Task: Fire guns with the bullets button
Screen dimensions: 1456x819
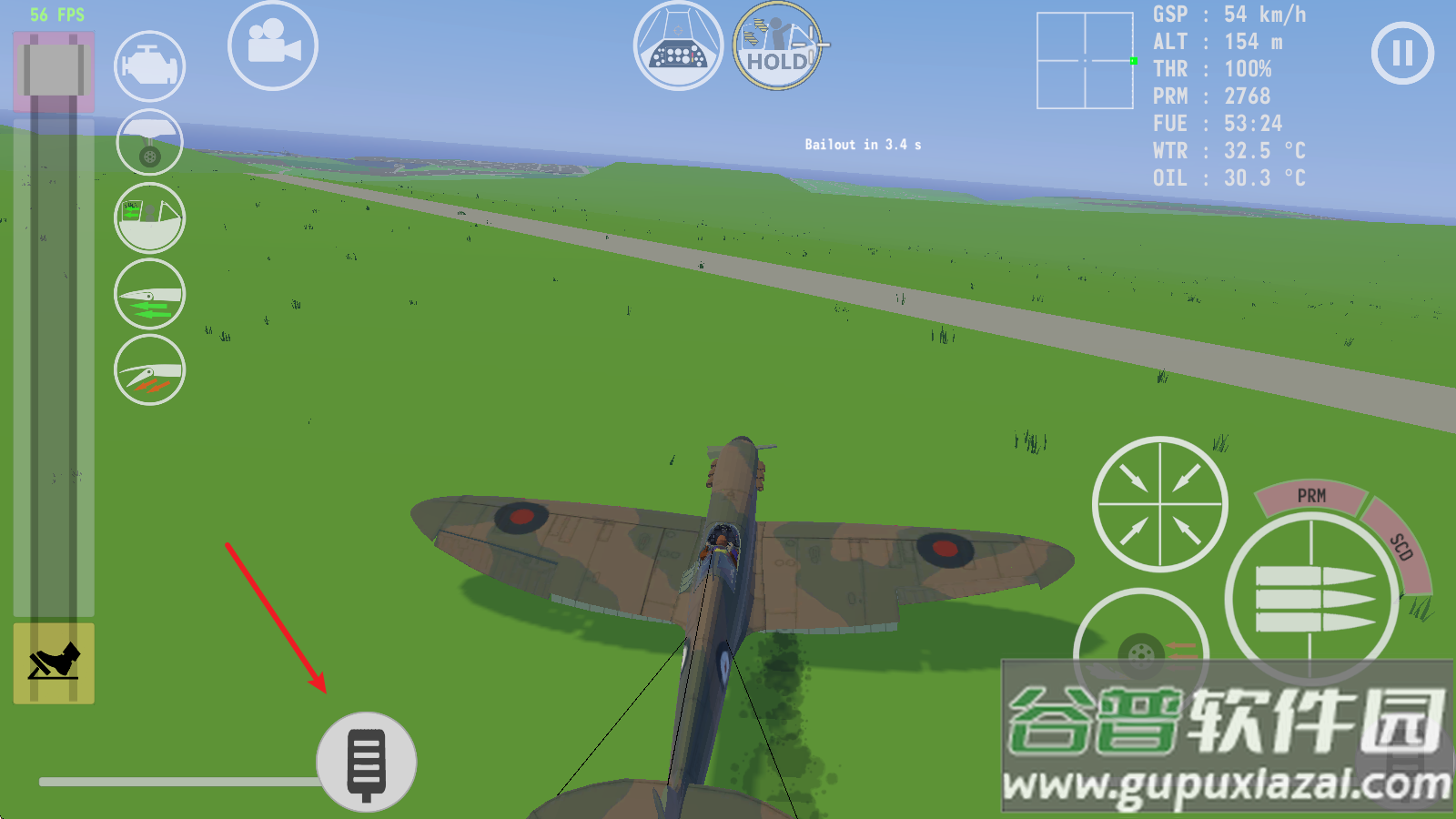Action: (x=1311, y=598)
